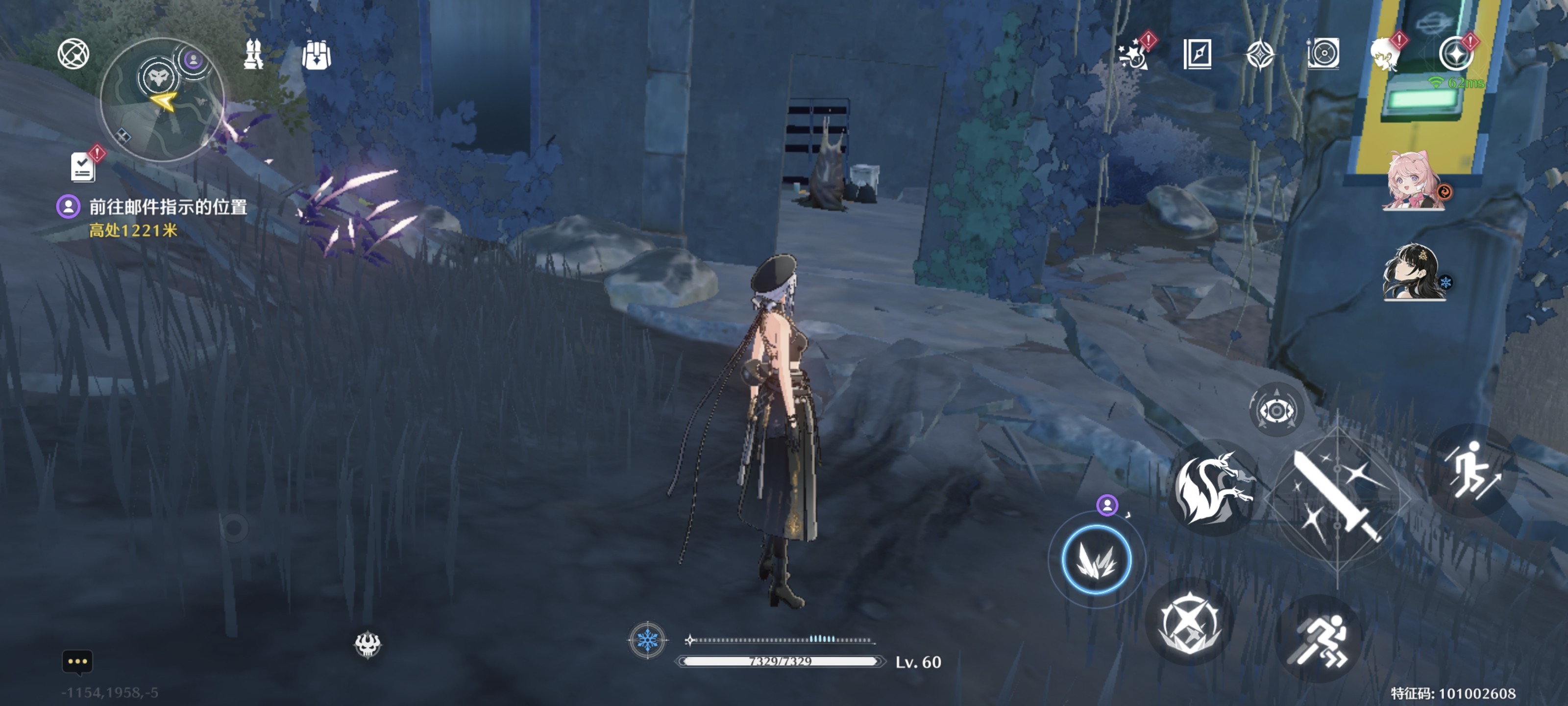Activate the beast echo skill

pyautogui.click(x=1213, y=488)
